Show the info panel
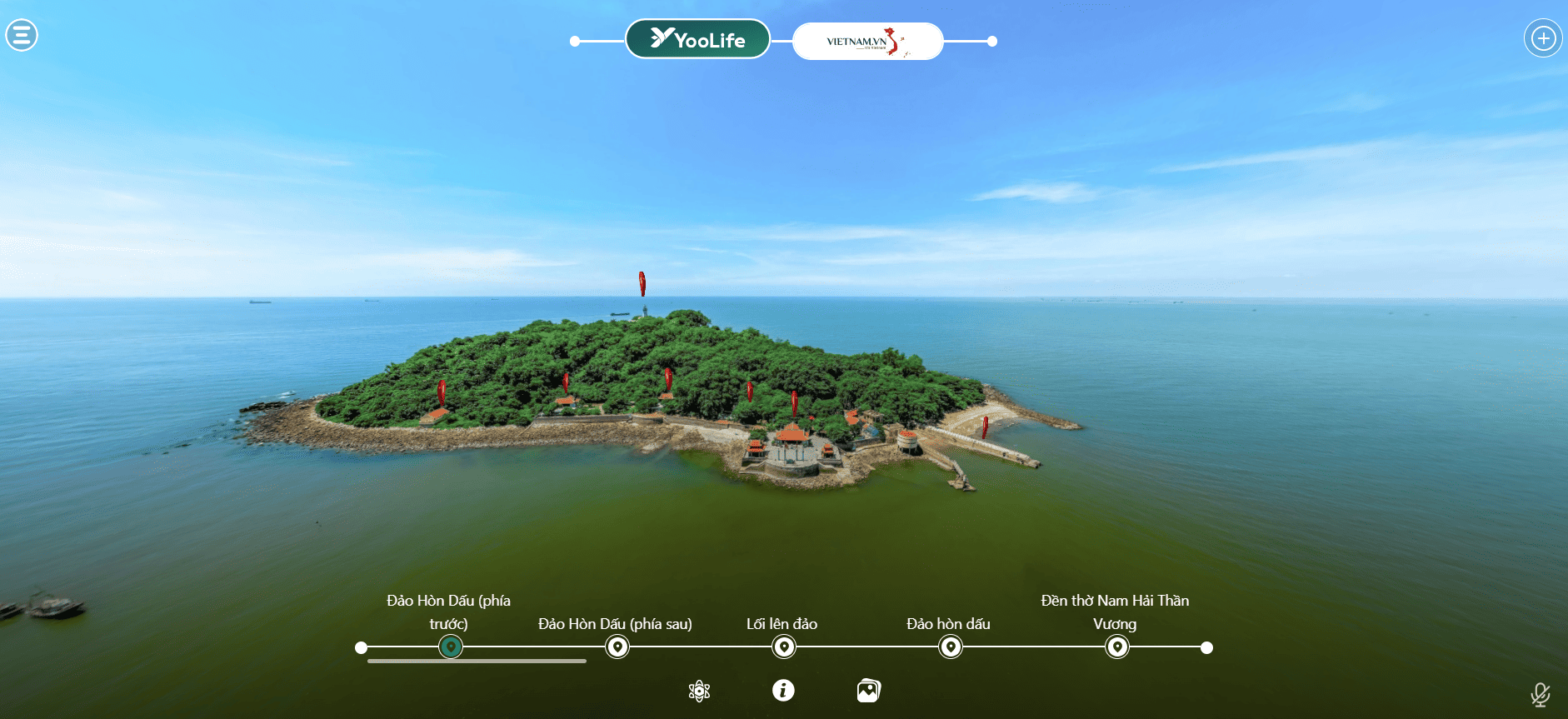 (x=783, y=690)
